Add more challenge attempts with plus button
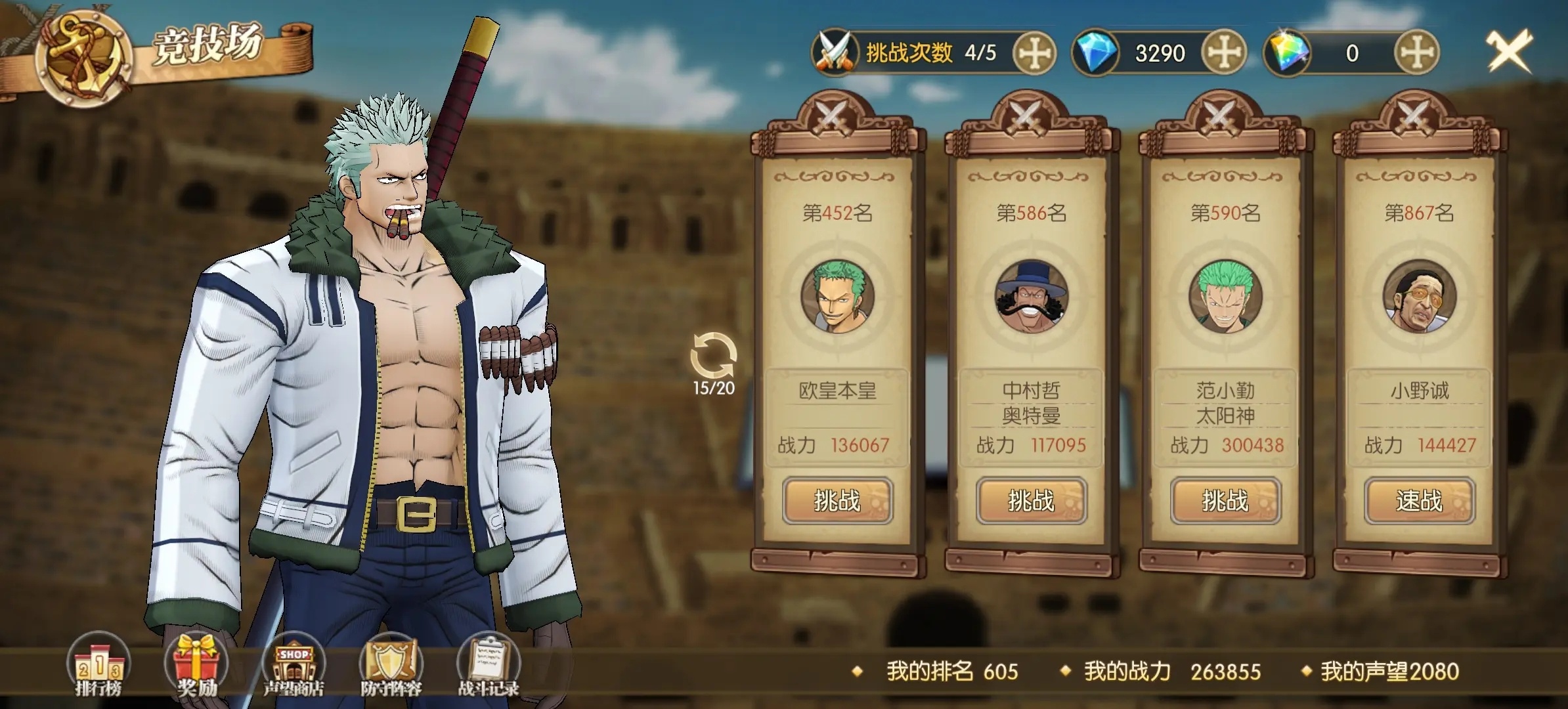Viewport: 1568px width, 709px height. (1034, 53)
